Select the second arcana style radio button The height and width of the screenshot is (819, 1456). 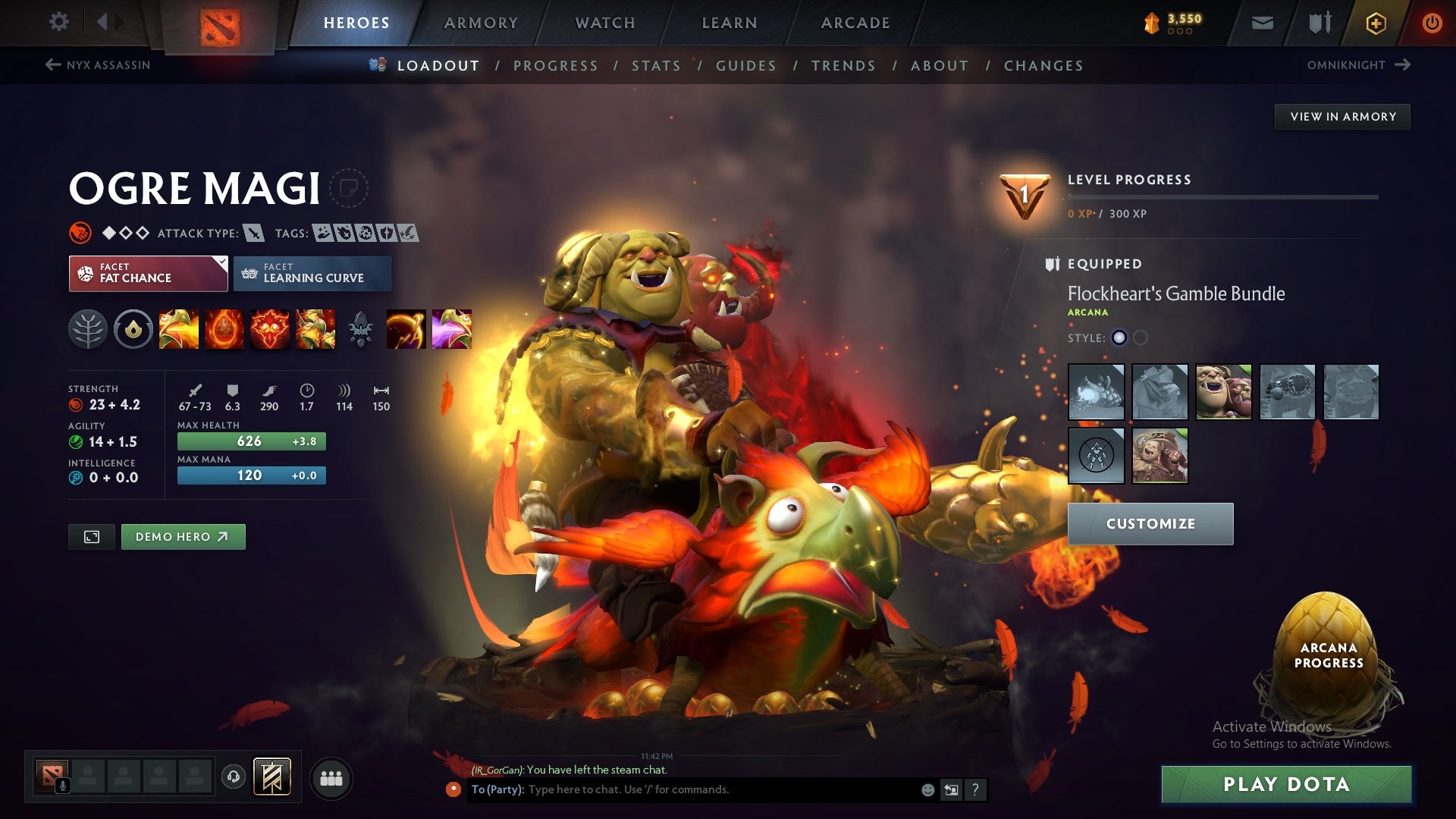click(x=1139, y=339)
